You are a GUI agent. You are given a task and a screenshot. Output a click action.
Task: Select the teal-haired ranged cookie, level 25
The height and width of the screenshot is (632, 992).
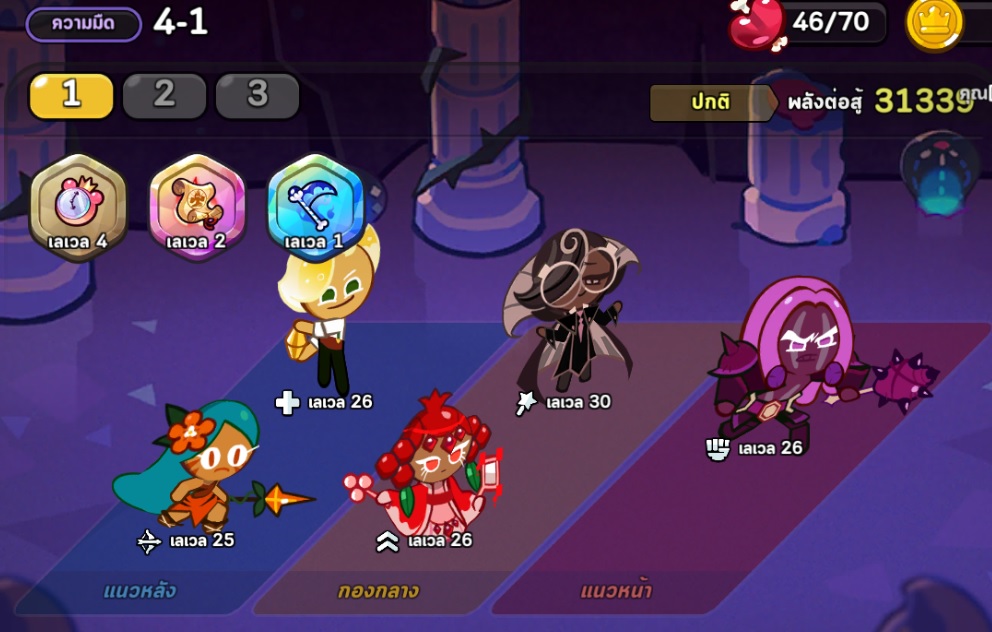200,465
